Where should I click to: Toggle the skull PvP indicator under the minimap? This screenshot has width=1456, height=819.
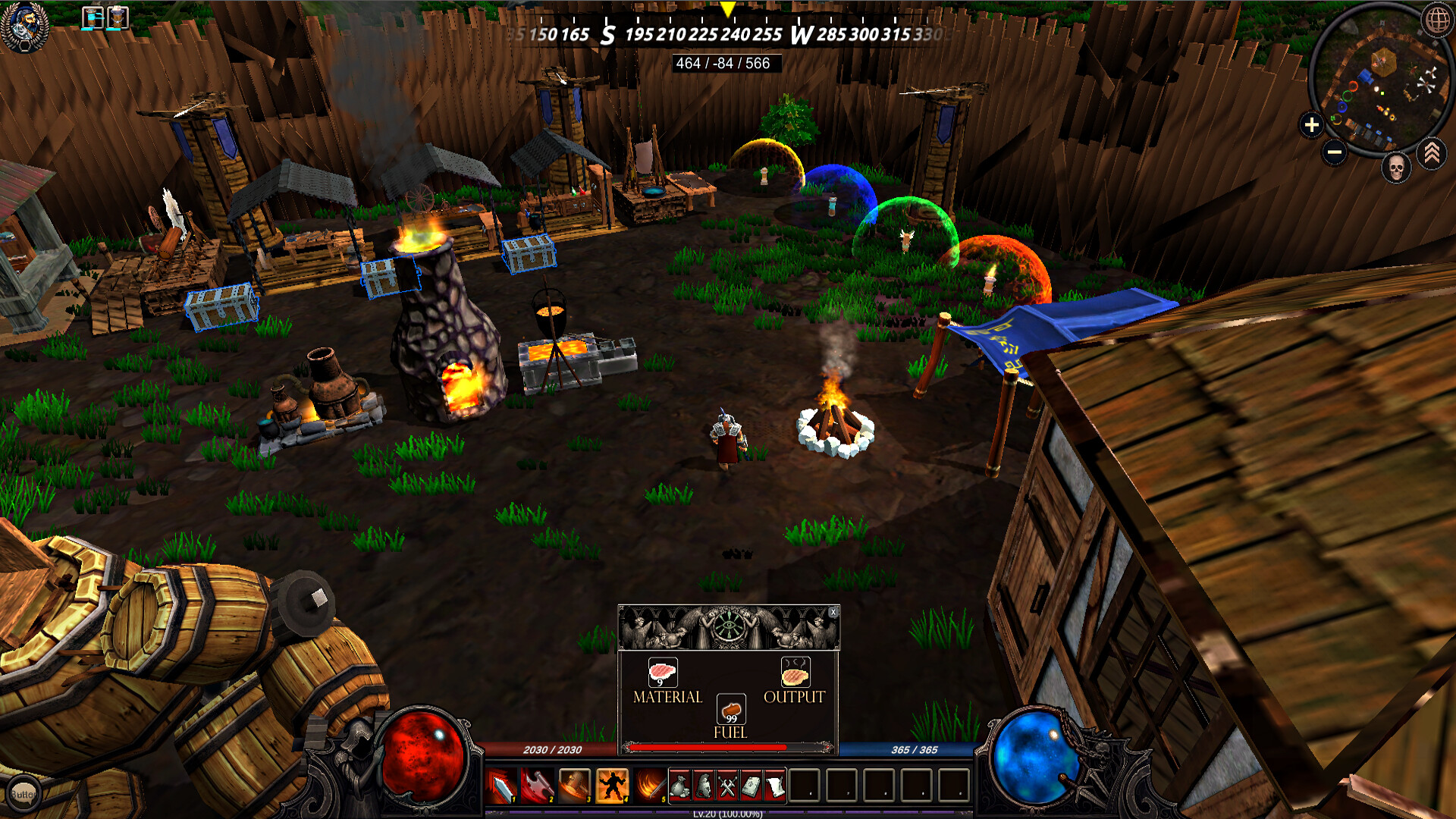click(x=1395, y=168)
